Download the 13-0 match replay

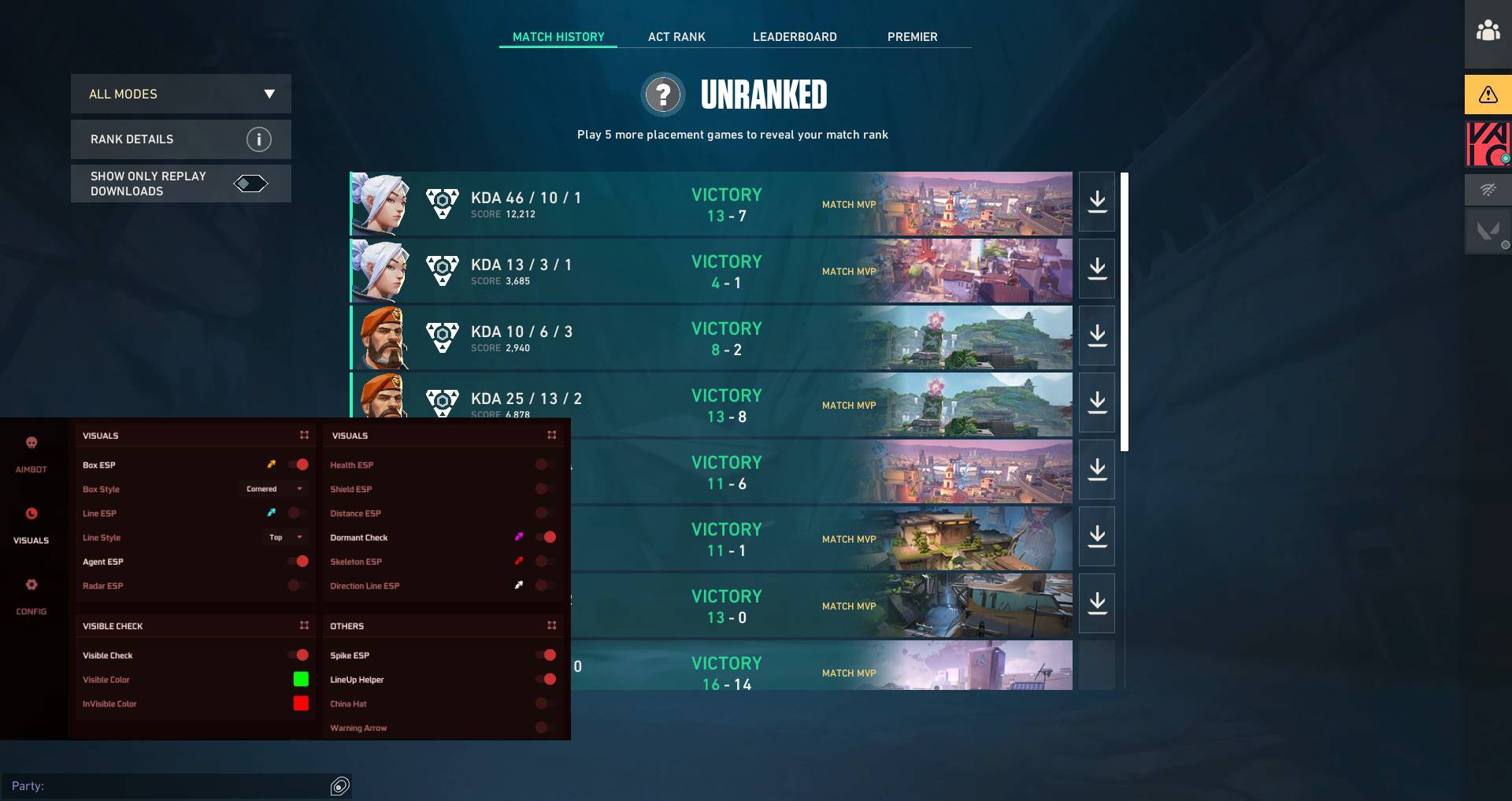click(x=1096, y=604)
